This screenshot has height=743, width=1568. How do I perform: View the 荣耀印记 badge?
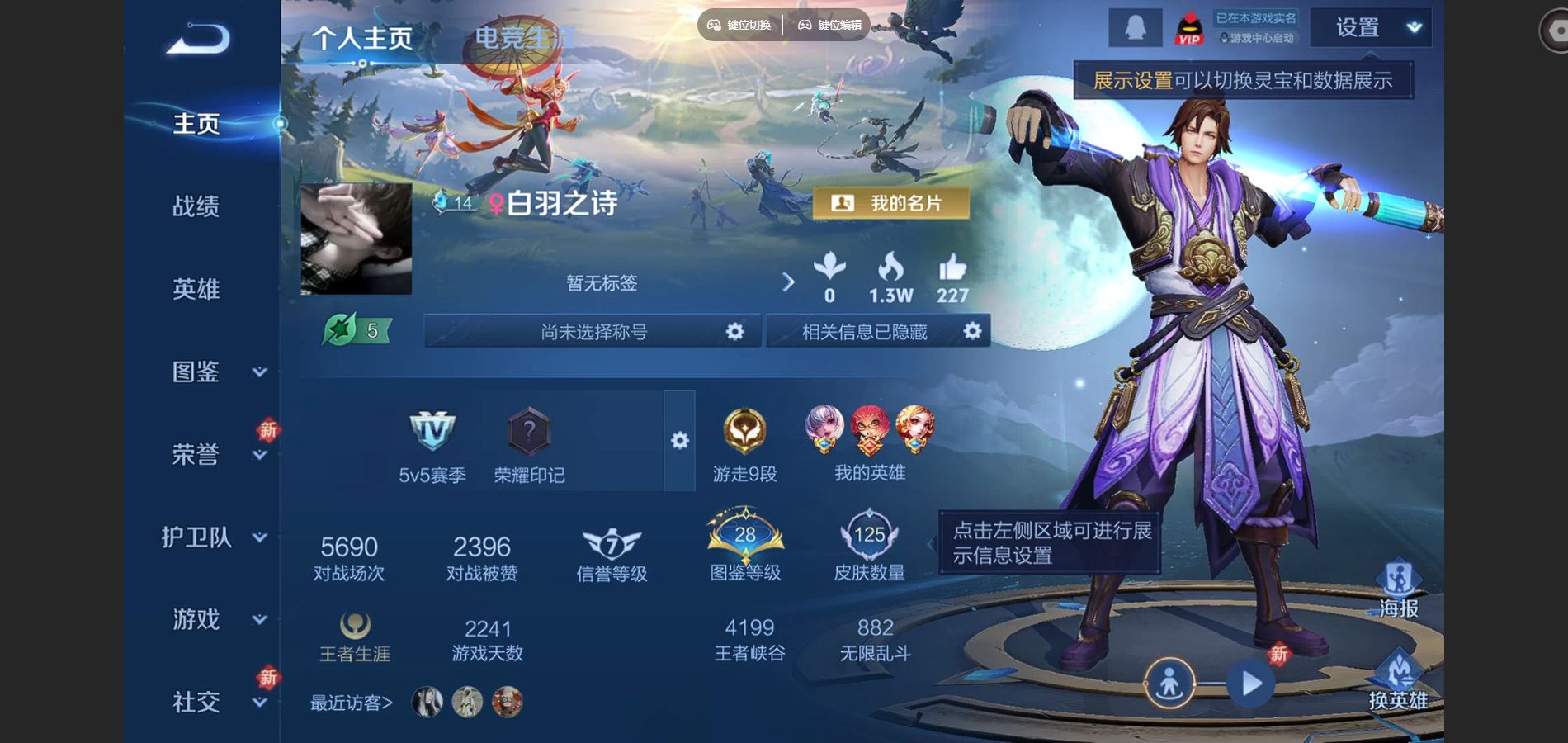click(x=529, y=444)
